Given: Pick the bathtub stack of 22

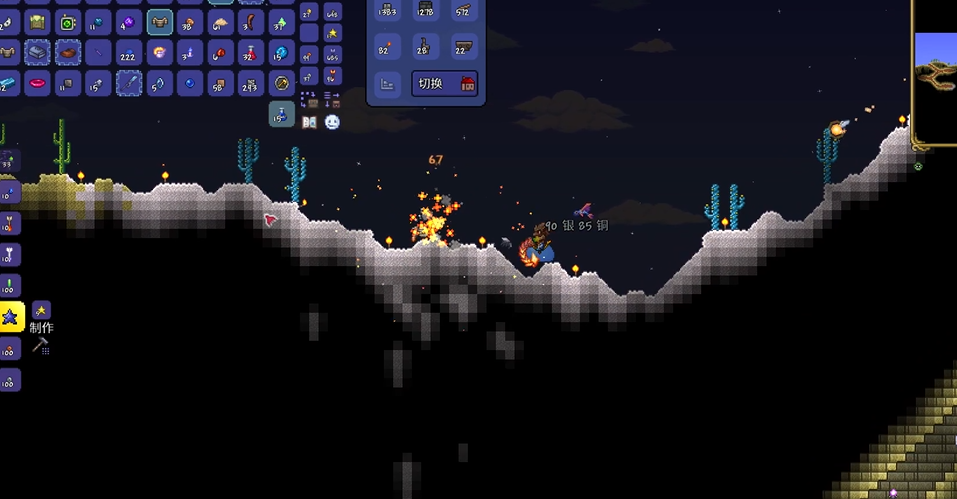Looking at the screenshot, I should 462,46.
